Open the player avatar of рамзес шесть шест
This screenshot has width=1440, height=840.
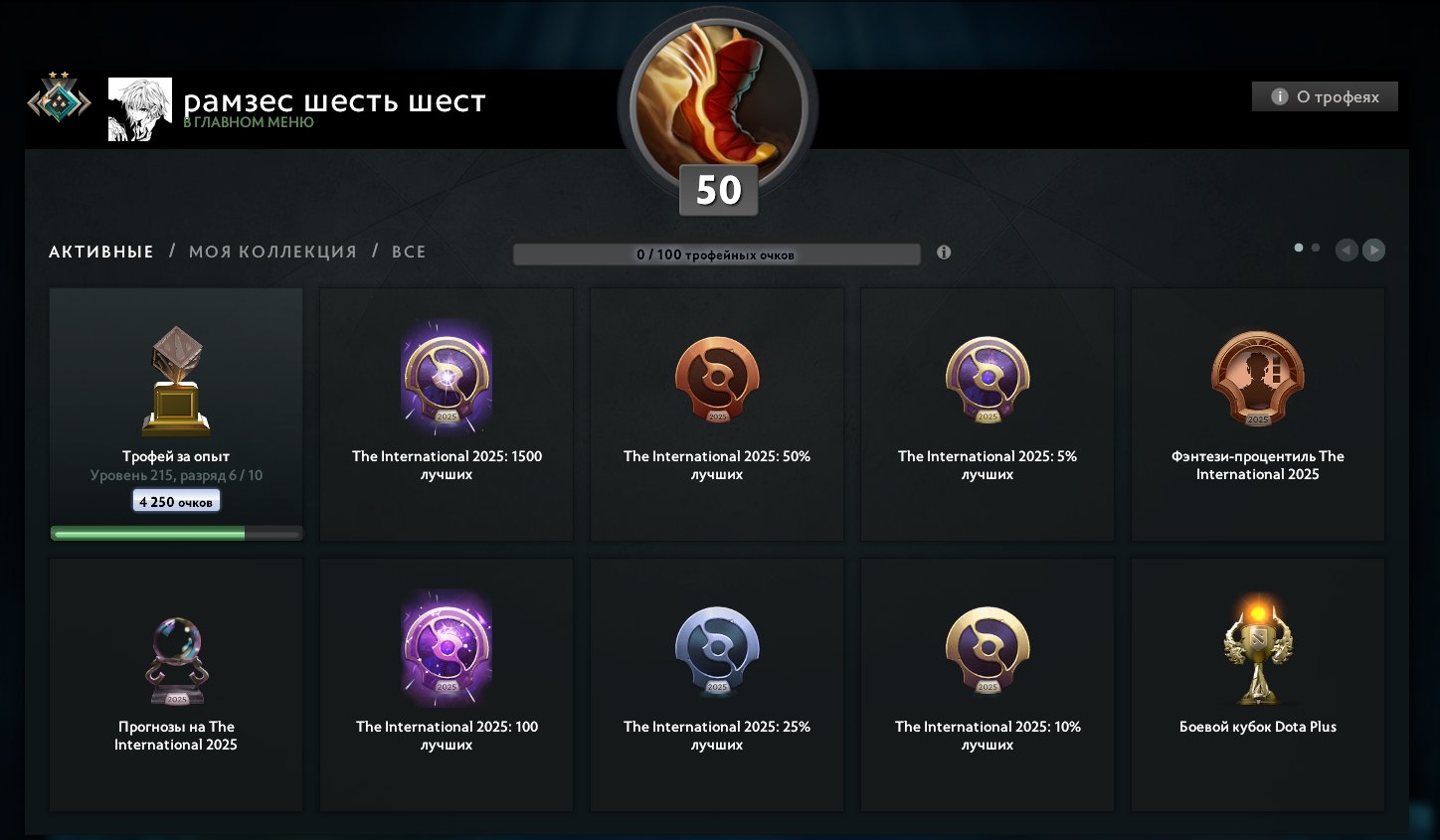139,107
